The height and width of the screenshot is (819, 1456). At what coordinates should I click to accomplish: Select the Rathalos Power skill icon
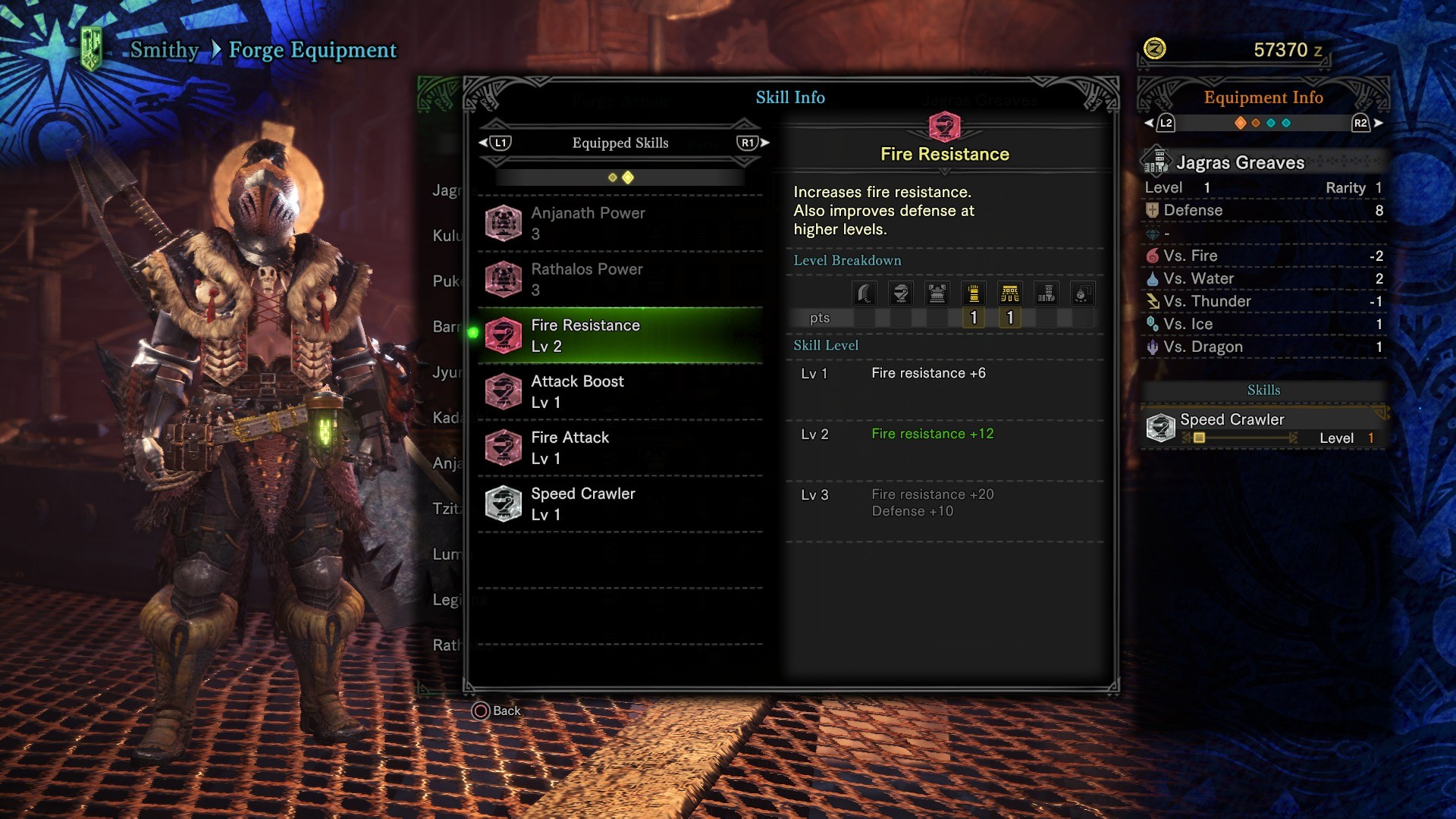tap(504, 279)
